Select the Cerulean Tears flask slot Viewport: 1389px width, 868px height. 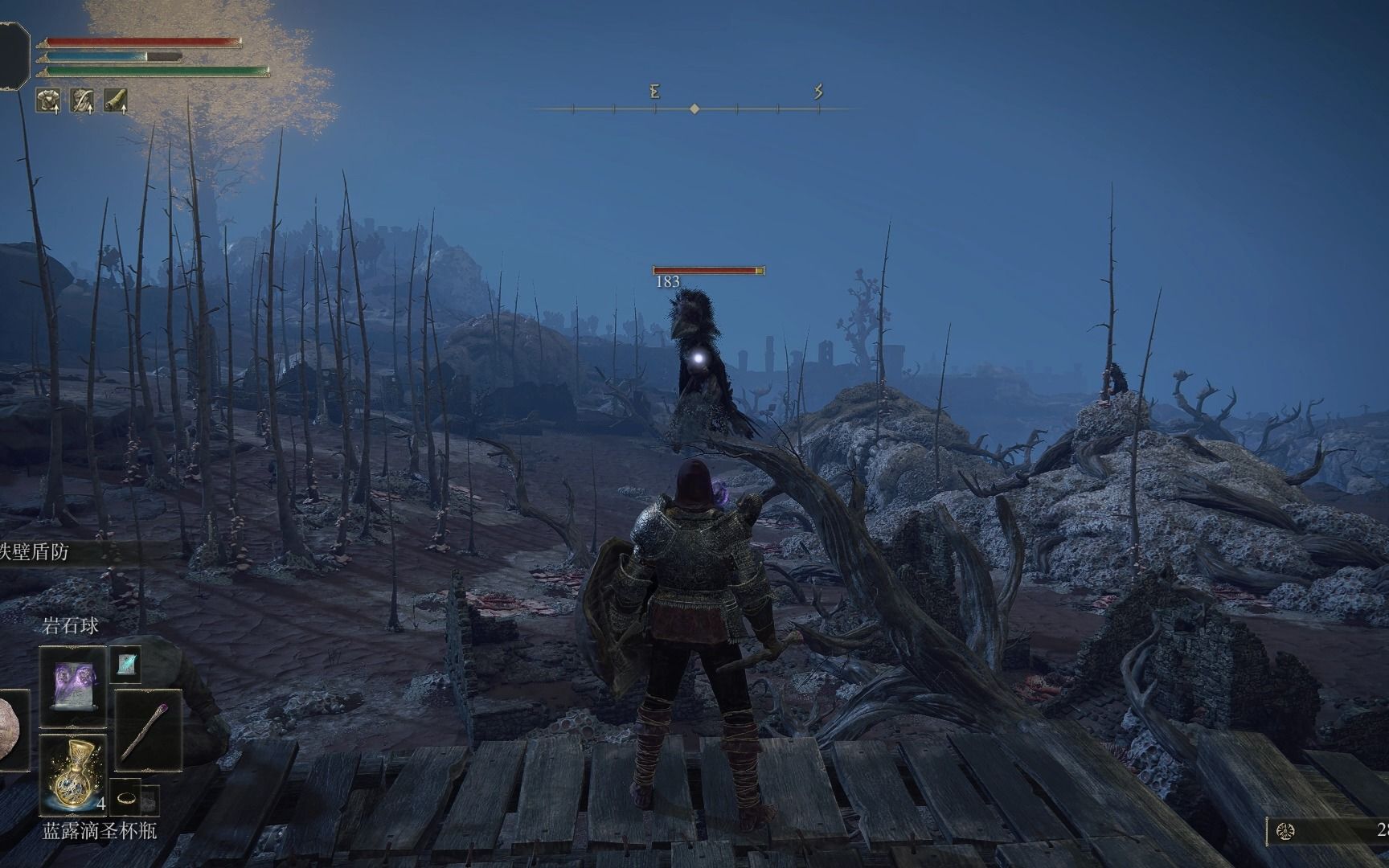coord(72,772)
